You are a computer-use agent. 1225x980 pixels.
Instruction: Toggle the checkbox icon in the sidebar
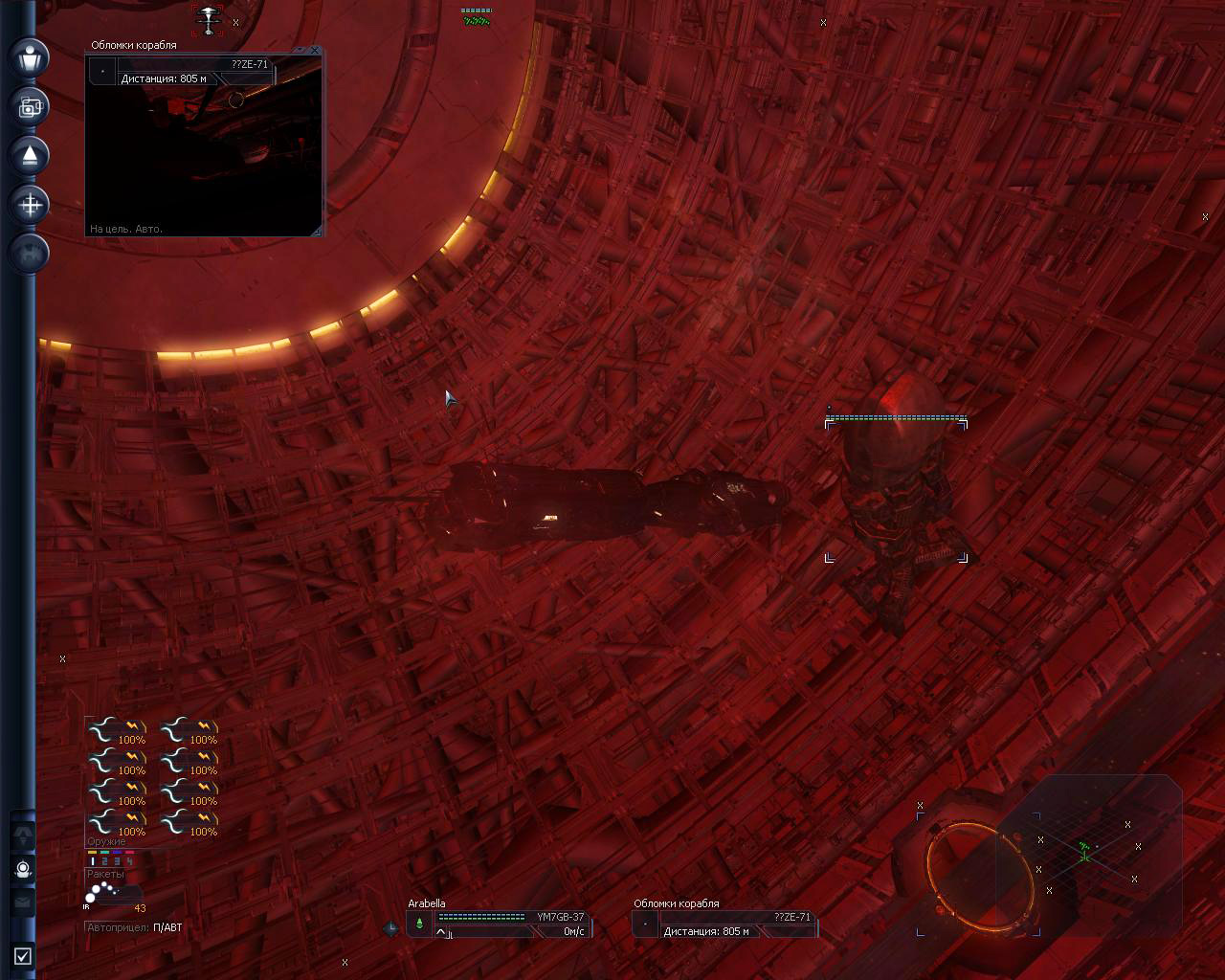[23, 955]
